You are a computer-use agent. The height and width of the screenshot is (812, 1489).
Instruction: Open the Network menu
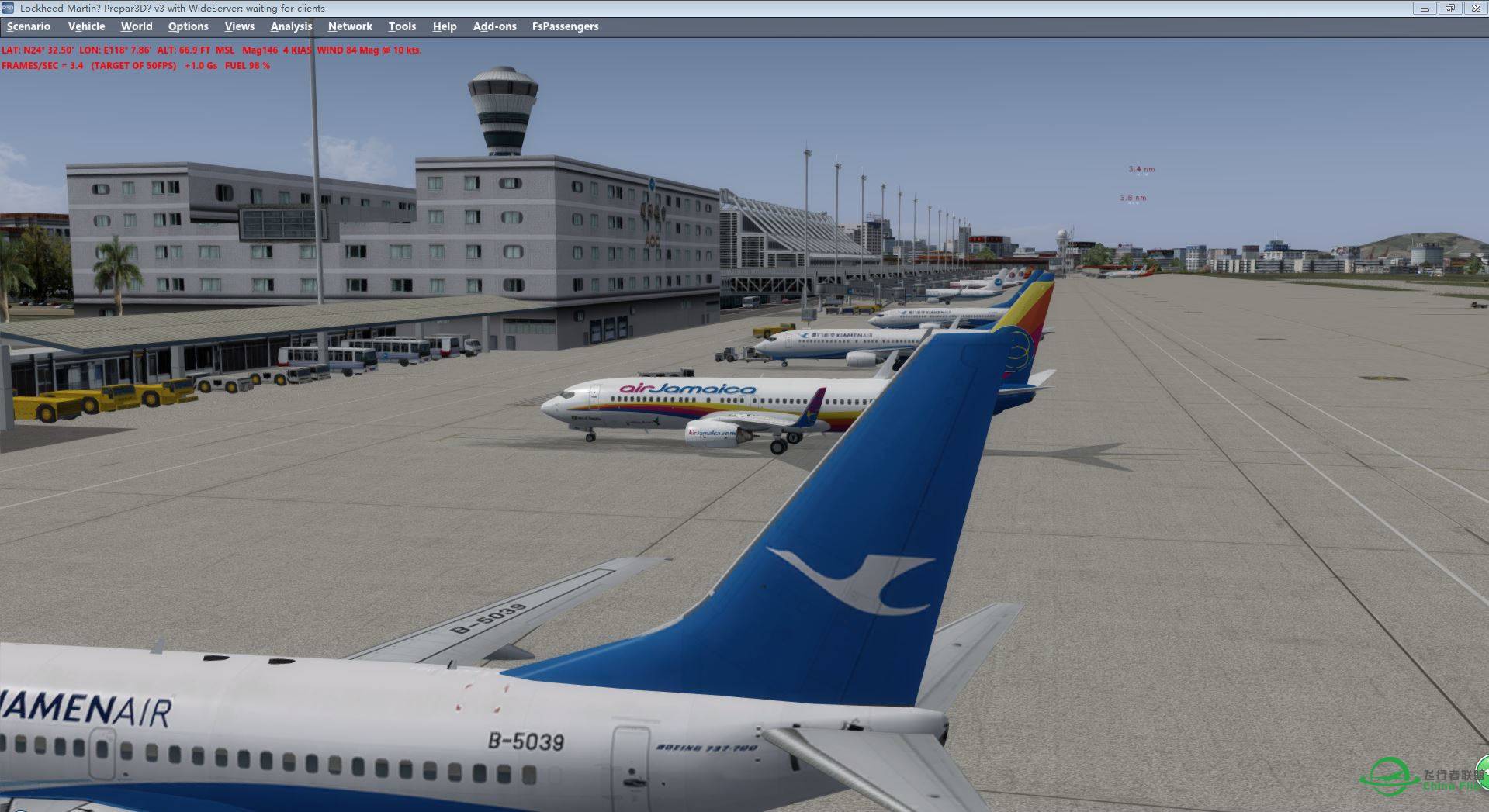click(350, 26)
